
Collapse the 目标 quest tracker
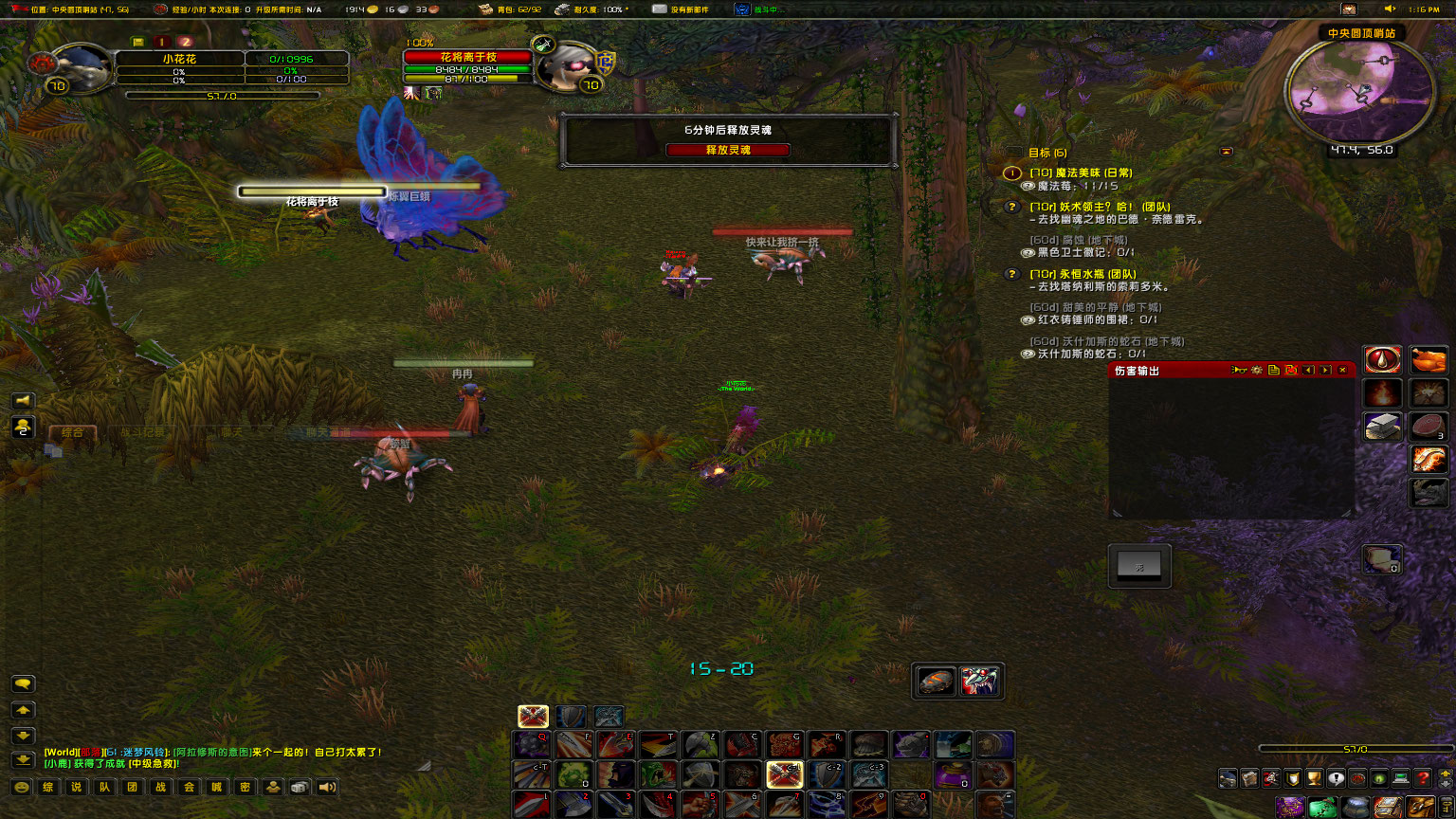click(x=1228, y=152)
